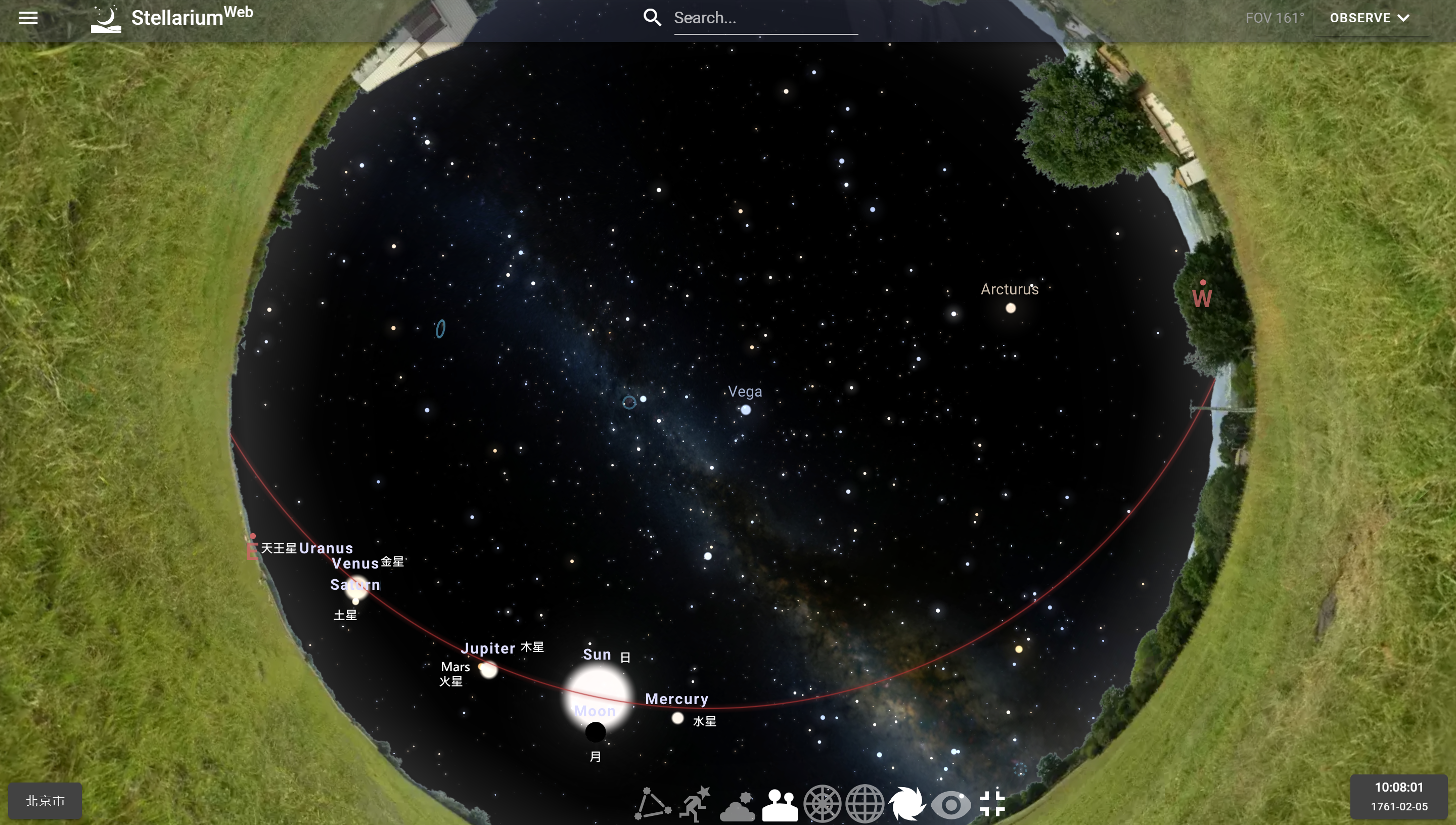Select Vega in the sky view

746,409
